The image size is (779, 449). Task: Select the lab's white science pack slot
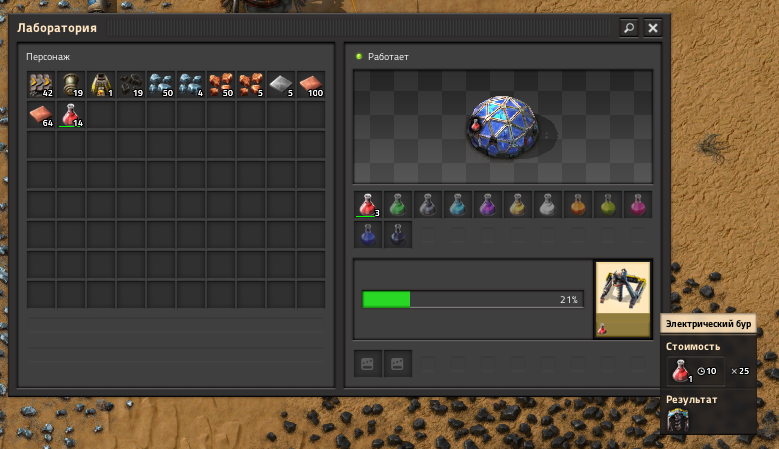(548, 205)
